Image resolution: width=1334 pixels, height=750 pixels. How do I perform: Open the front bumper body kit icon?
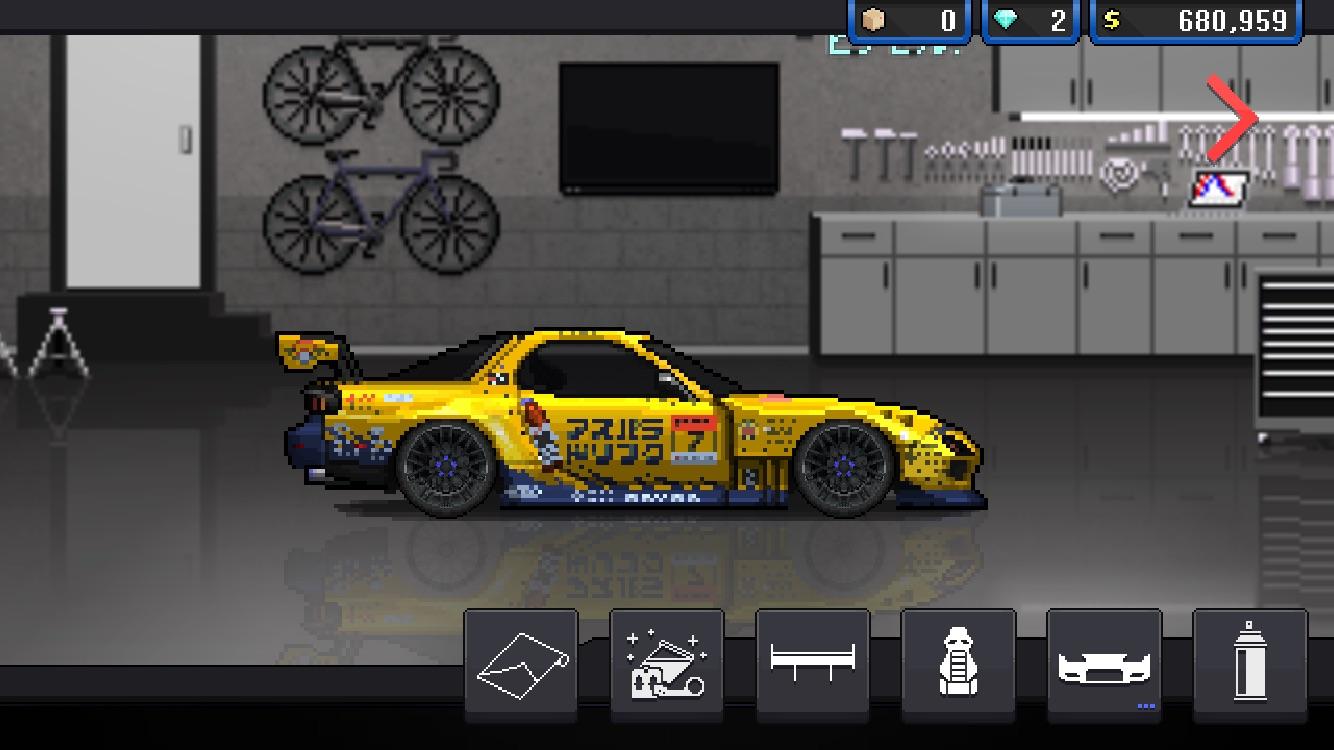(x=1104, y=663)
